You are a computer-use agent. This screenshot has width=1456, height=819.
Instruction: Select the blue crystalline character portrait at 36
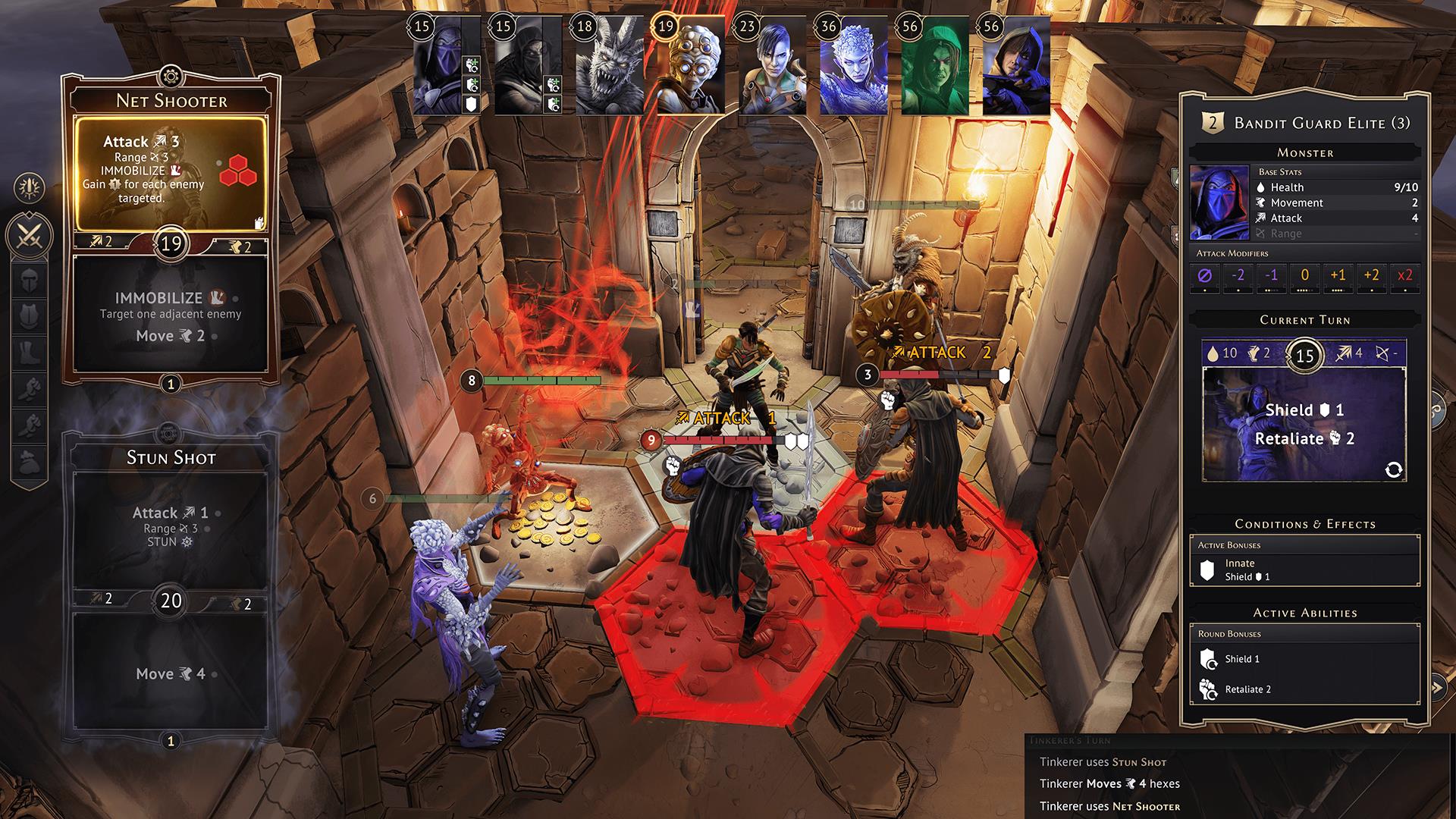[x=853, y=67]
